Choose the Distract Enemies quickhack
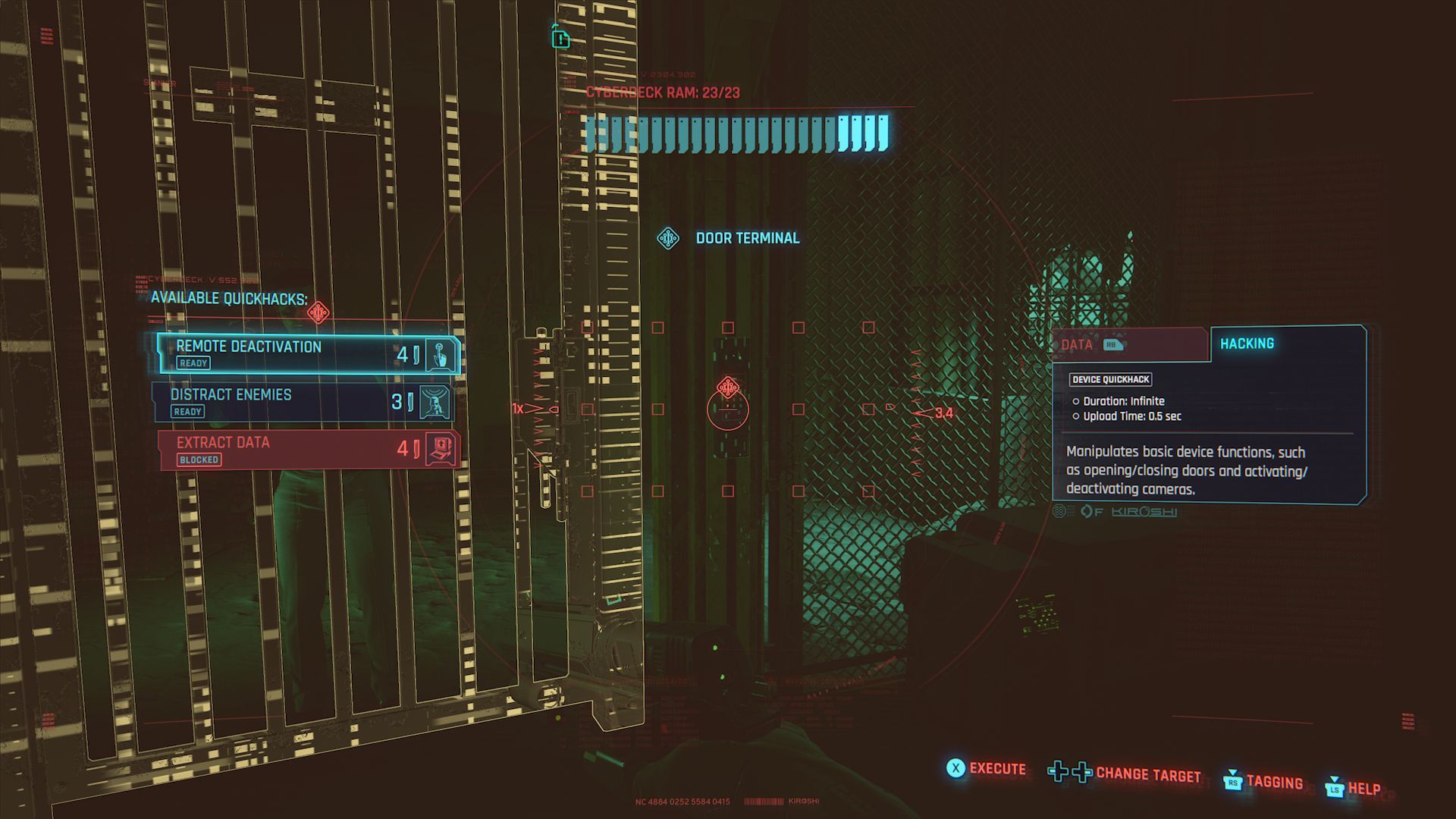The image size is (1456, 819). (x=303, y=402)
